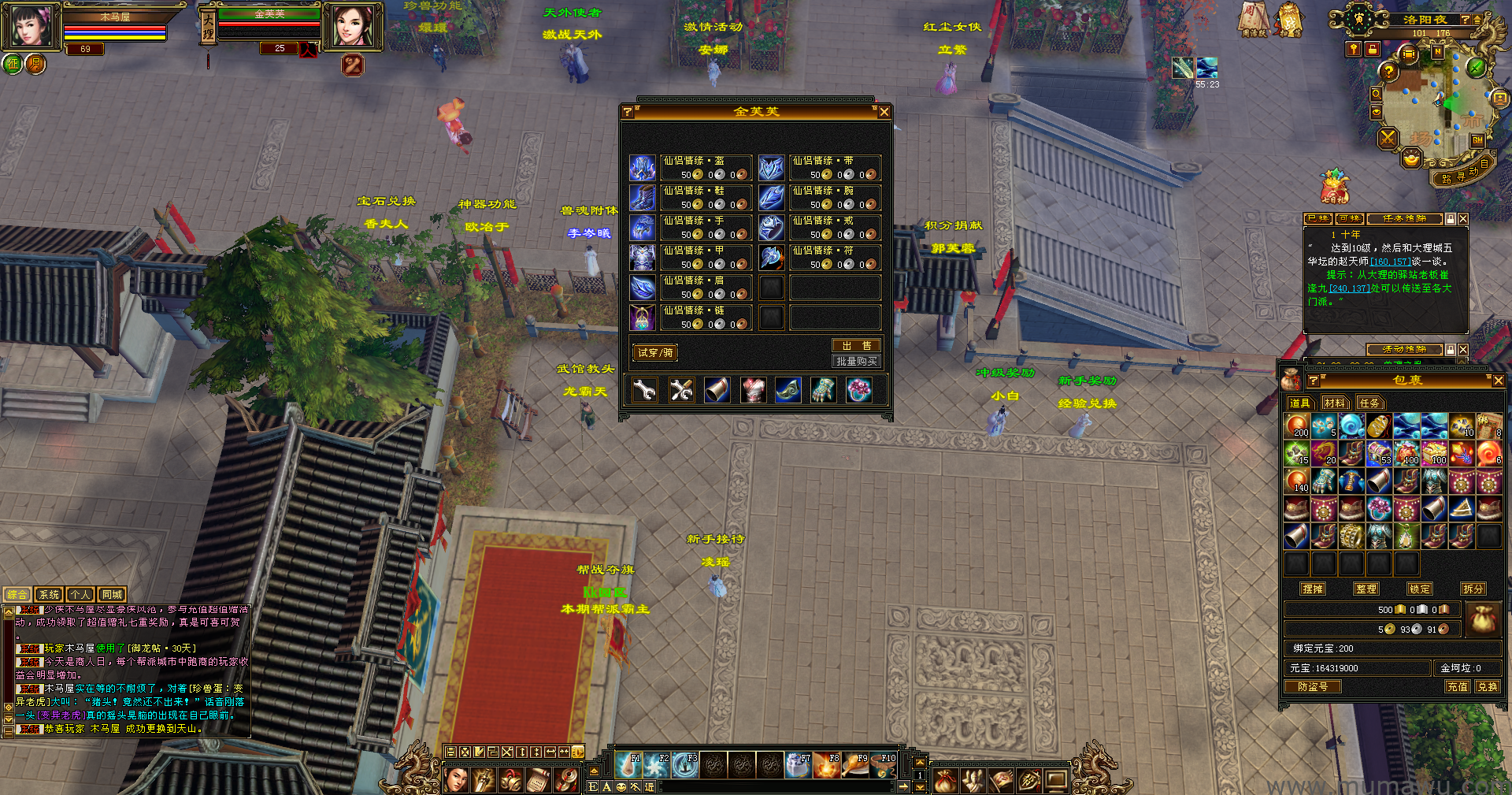The height and width of the screenshot is (795, 1512).
Task: Click the 试穿/骑 try-on button
Action: (x=655, y=353)
